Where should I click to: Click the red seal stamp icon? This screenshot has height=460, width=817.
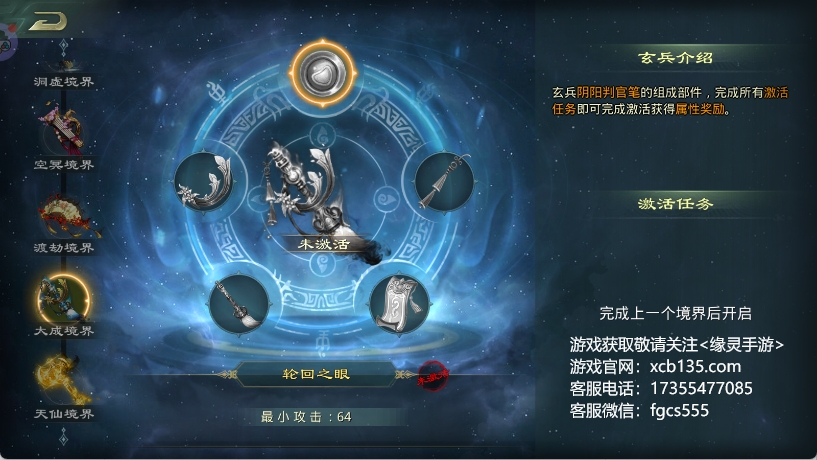tap(433, 374)
